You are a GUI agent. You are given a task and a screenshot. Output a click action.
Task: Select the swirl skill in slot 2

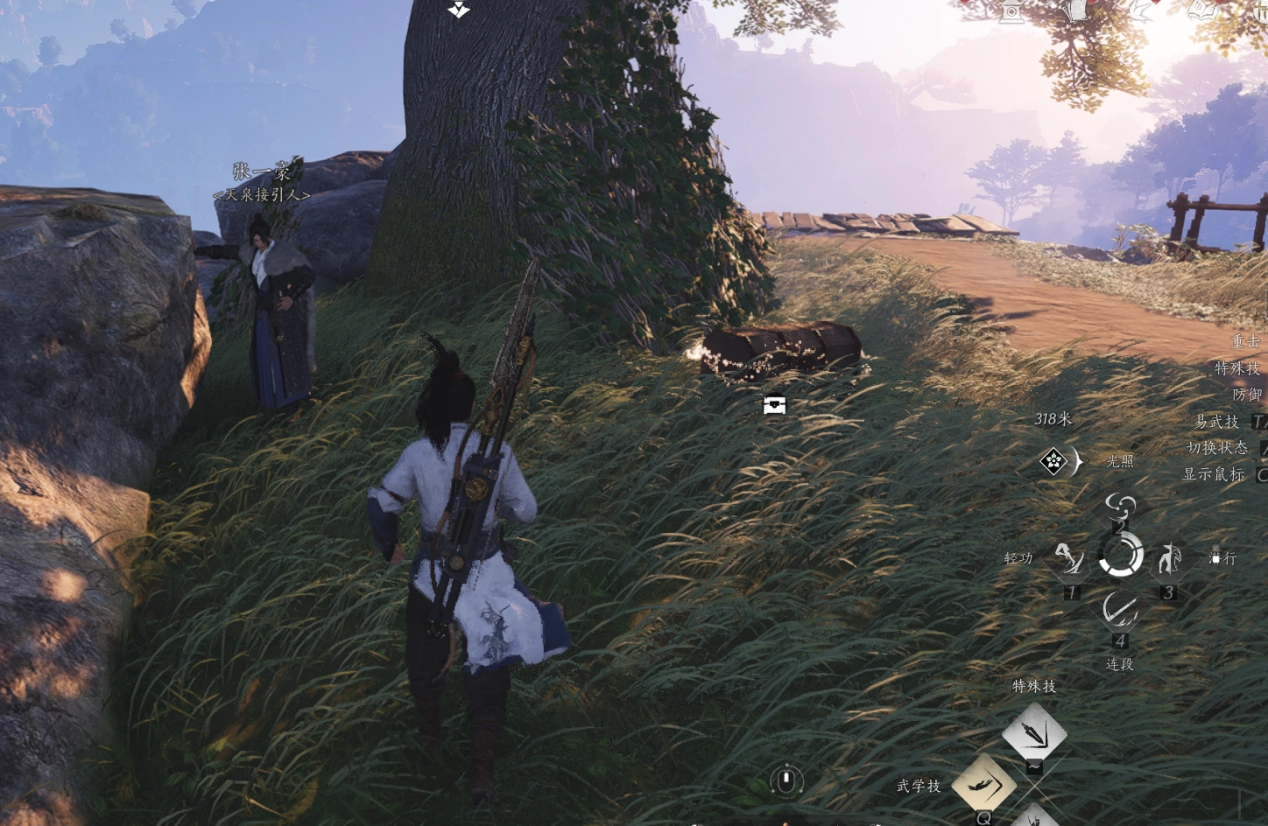pyautogui.click(x=1121, y=507)
